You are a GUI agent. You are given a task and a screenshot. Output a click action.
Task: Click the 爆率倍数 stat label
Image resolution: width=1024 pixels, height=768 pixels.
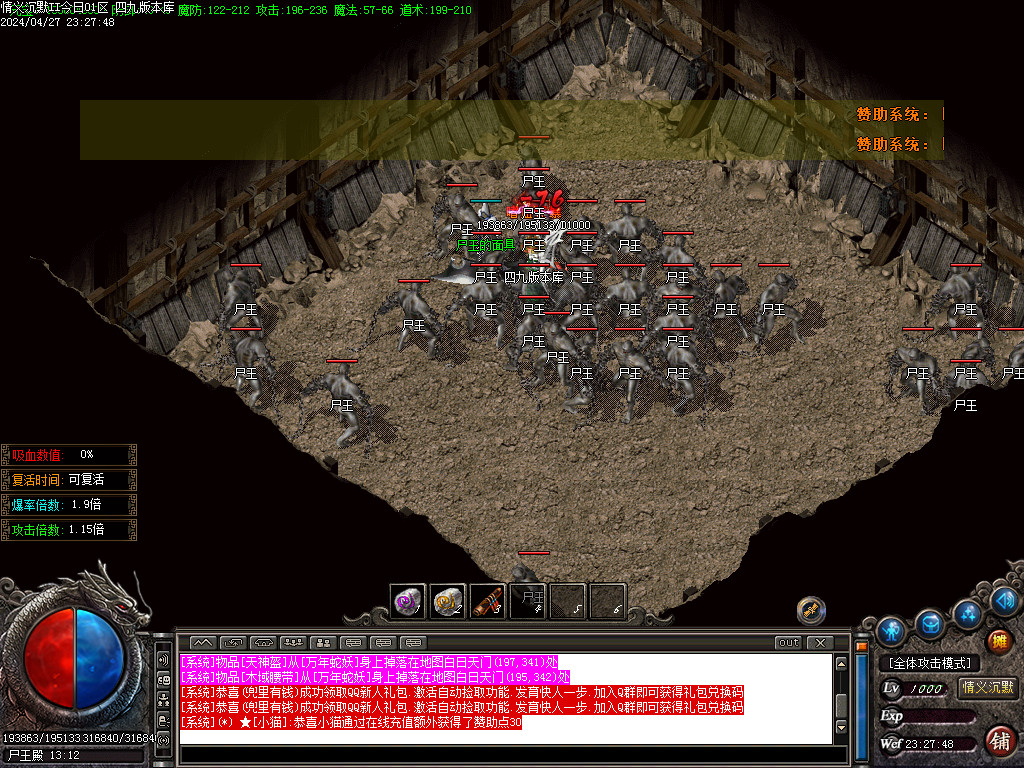(38, 504)
